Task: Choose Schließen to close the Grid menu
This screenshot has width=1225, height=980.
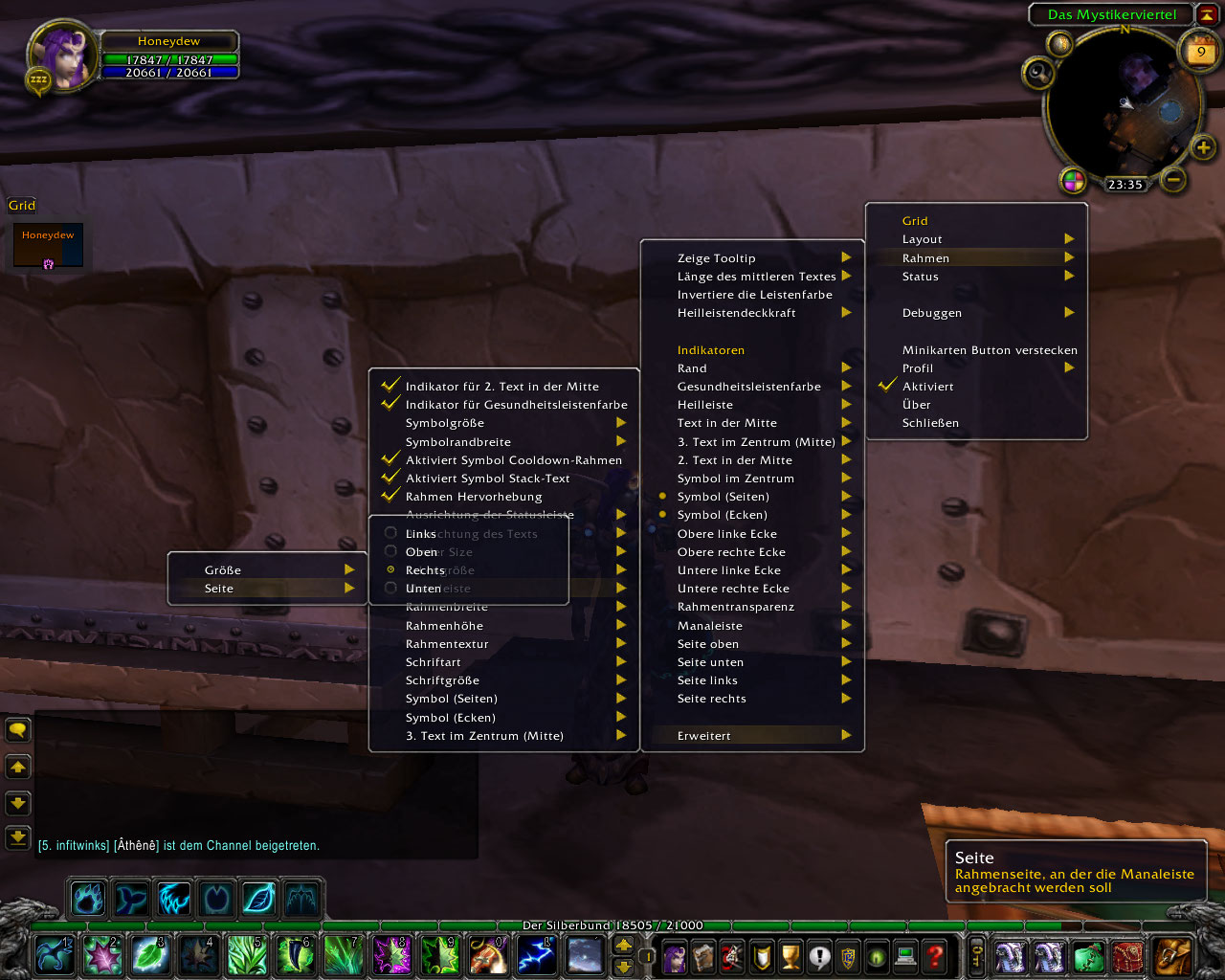Action: 929,423
